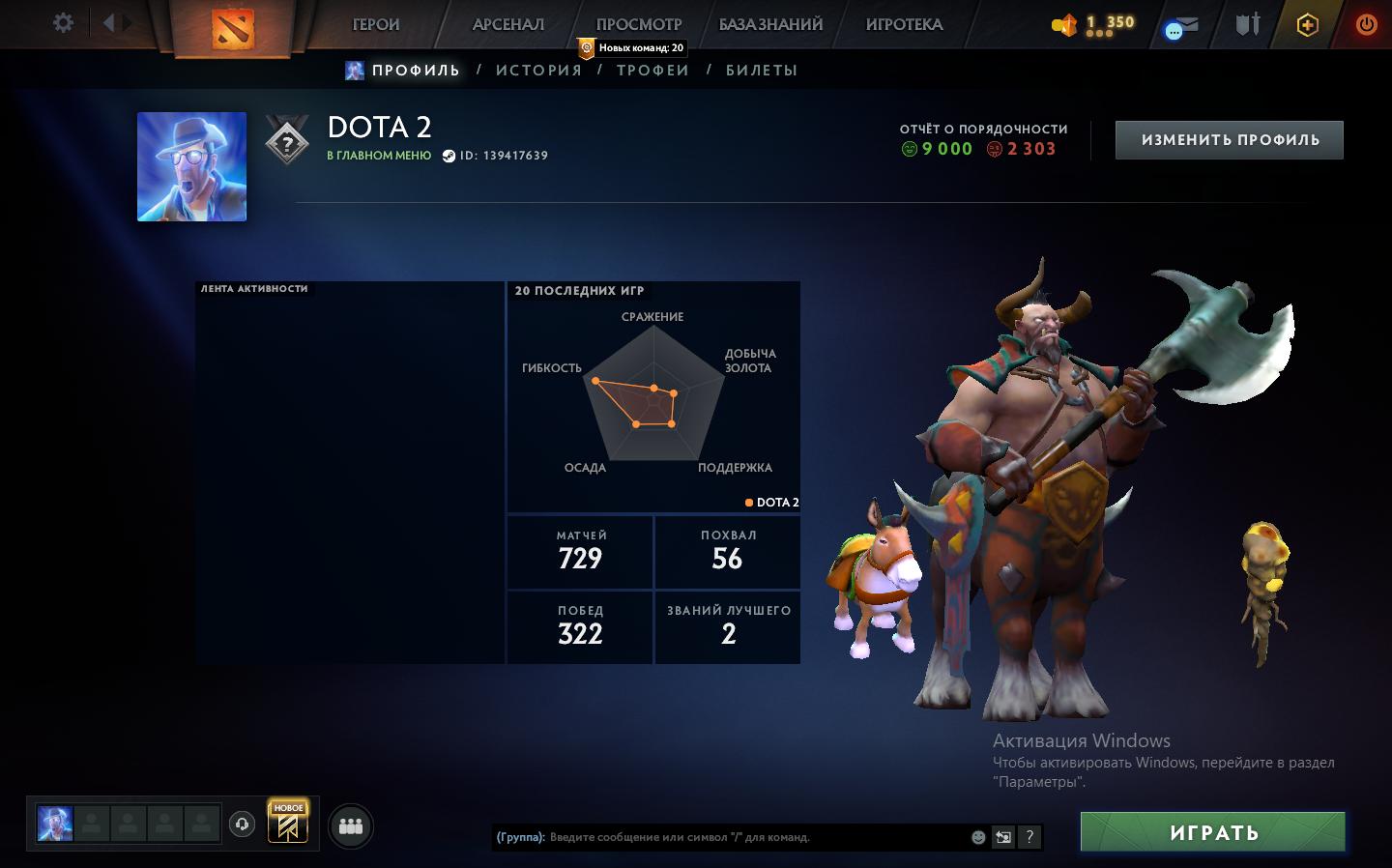Screen dimensions: 1392x868
Task: Open the ГЕРОИ heroes menu
Action: pos(376,25)
